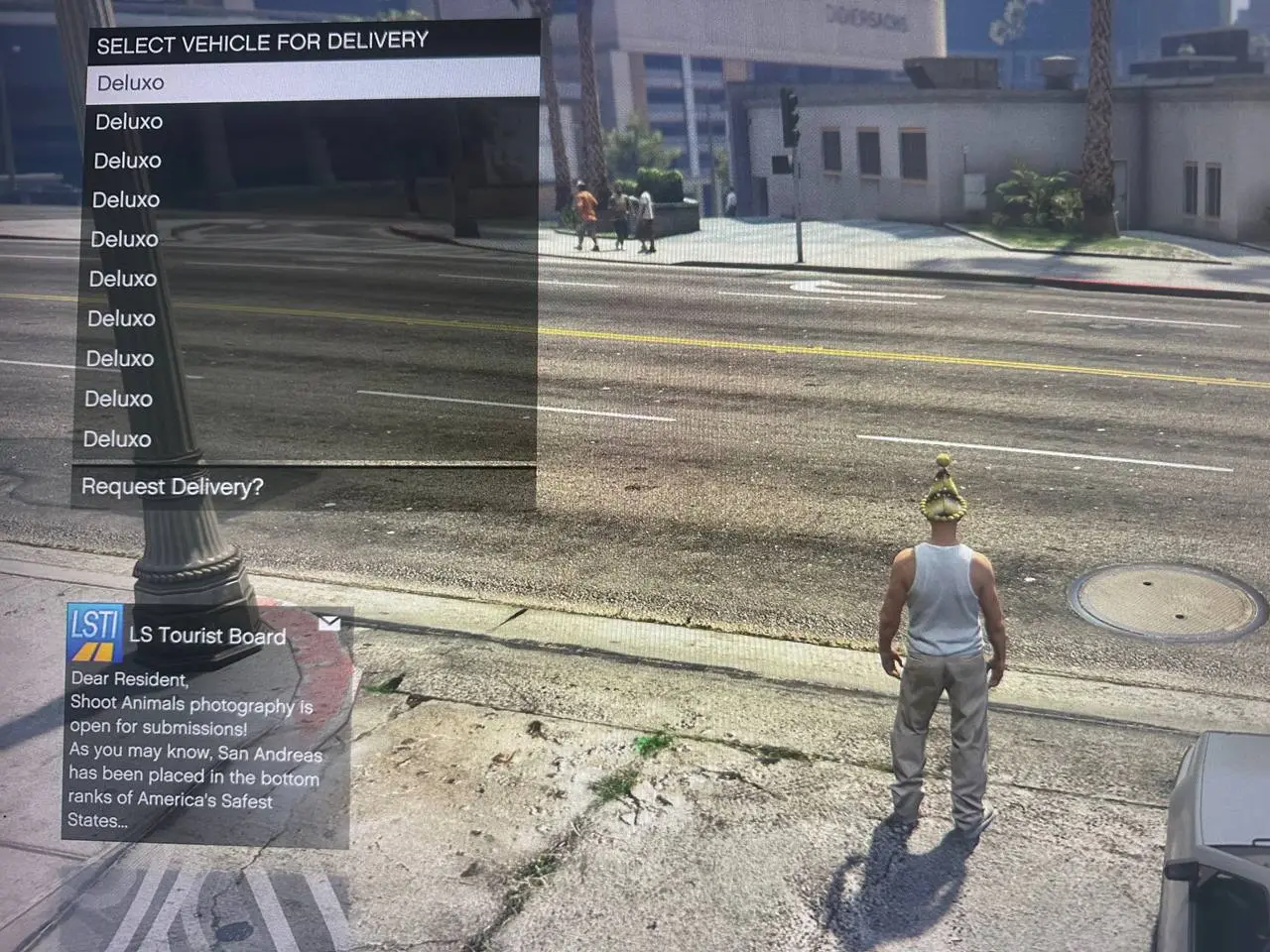Open the envelope icon on the notification
Screen dimensions: 1270x952
tap(330, 622)
